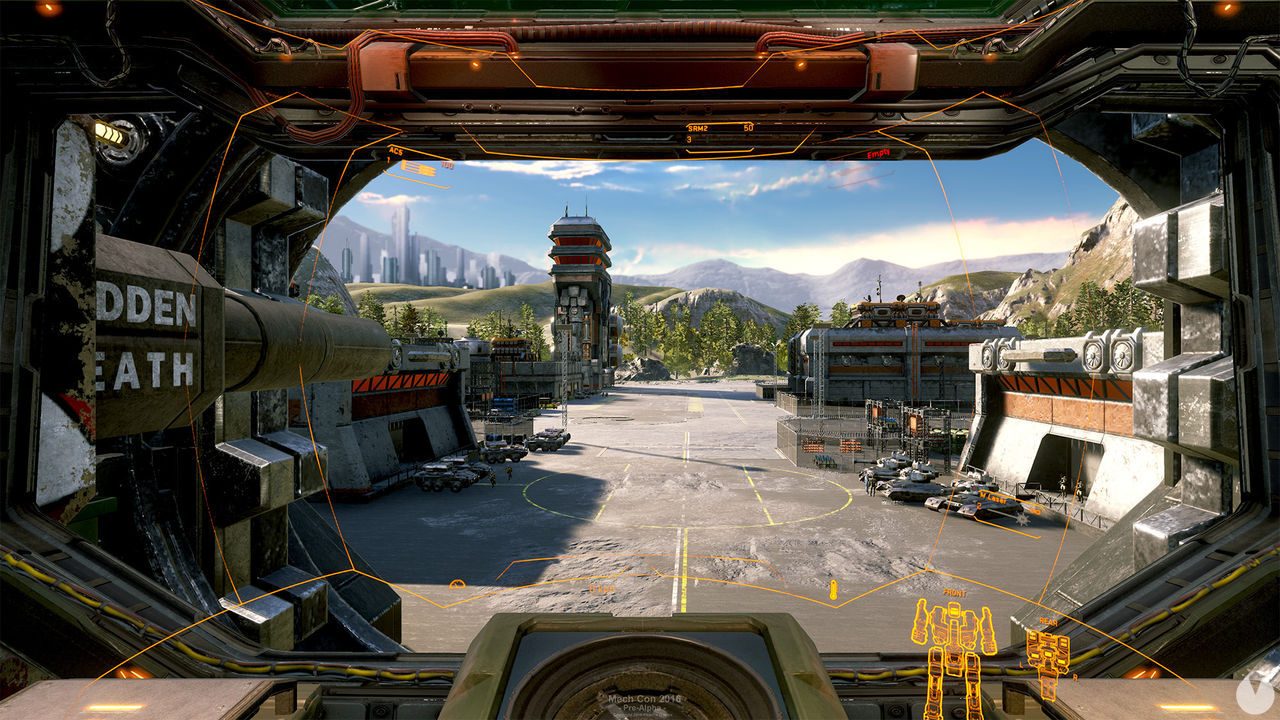The image size is (1280, 720).
Task: Click the heat gauge thermometer icon
Action: click(832, 589)
